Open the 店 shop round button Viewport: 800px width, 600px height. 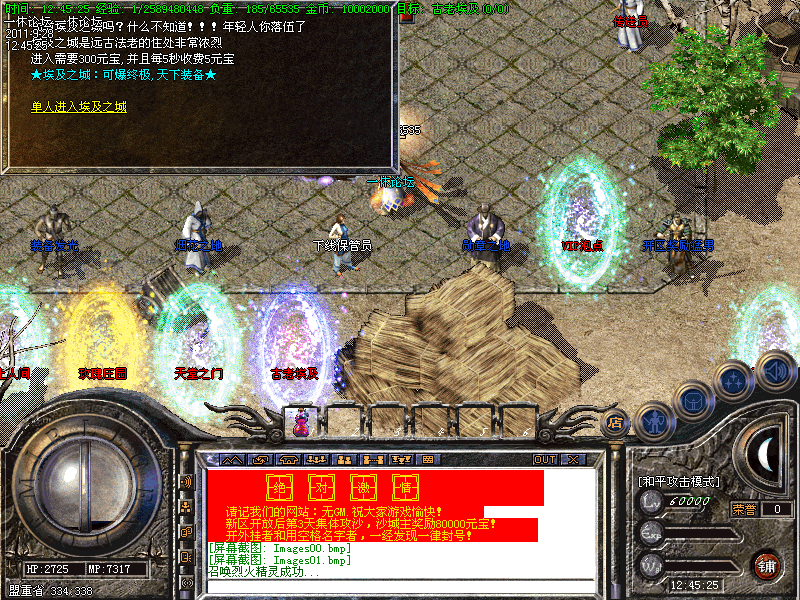[x=616, y=423]
